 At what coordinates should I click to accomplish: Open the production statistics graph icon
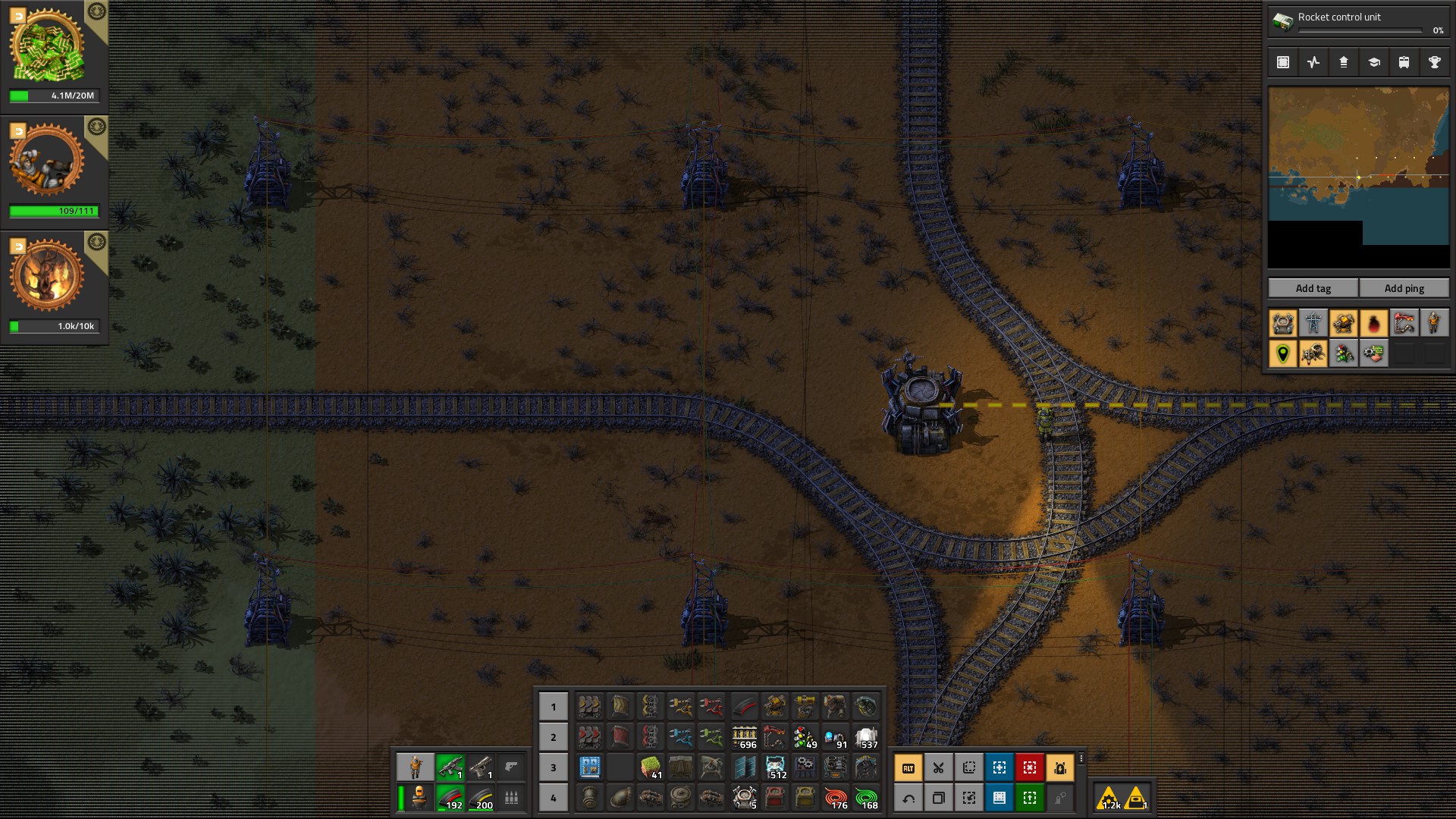[x=1313, y=62]
